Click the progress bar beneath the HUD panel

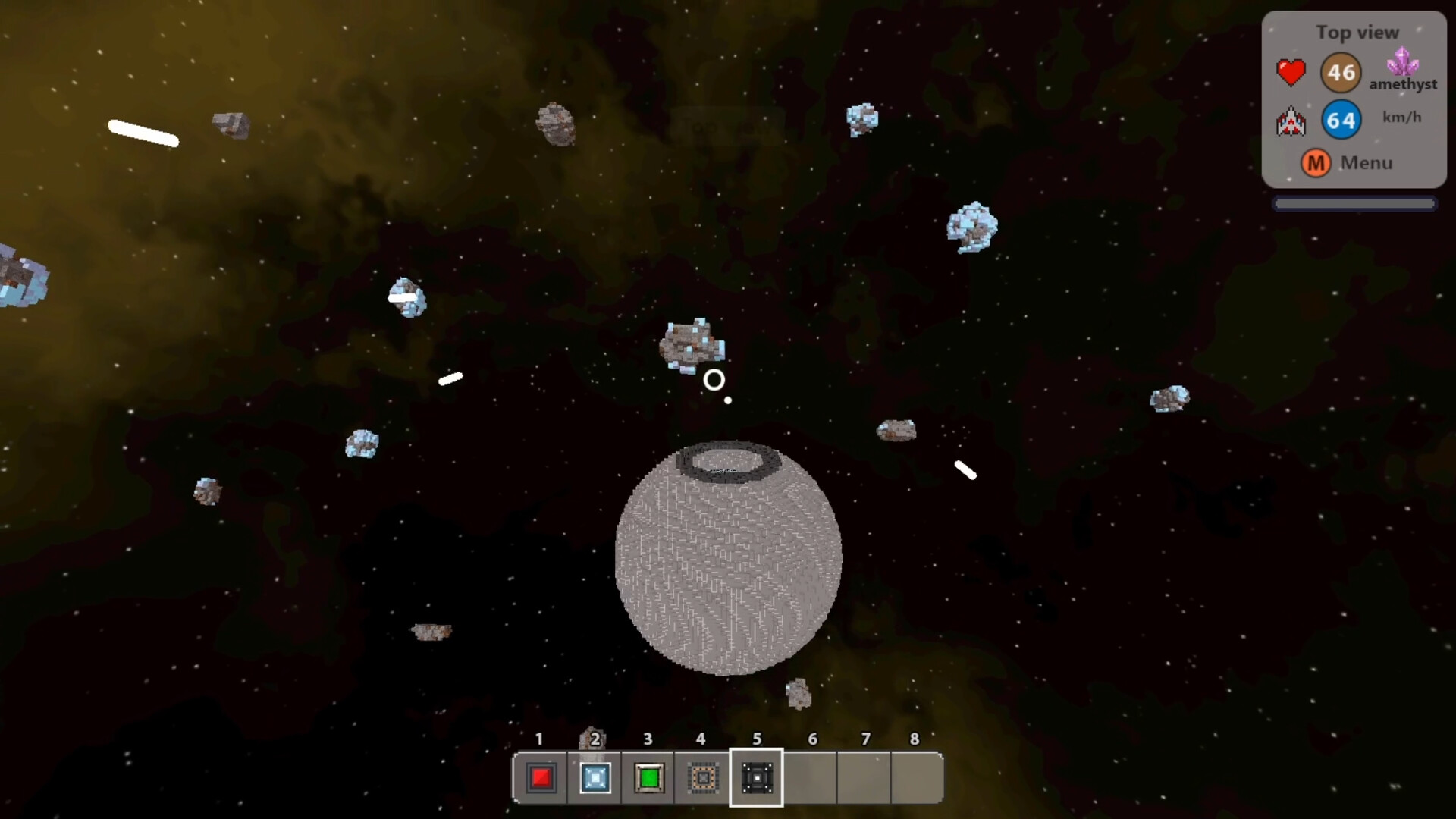click(1355, 202)
